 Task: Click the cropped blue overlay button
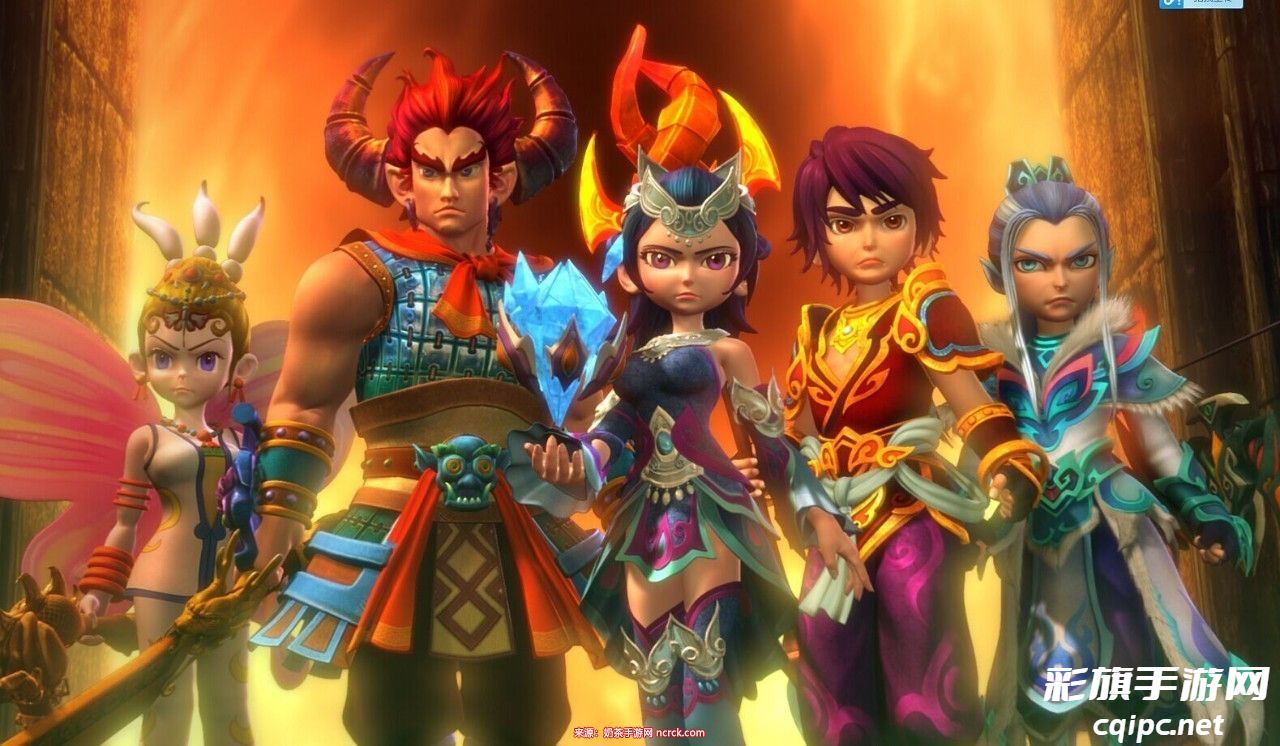1200,4
